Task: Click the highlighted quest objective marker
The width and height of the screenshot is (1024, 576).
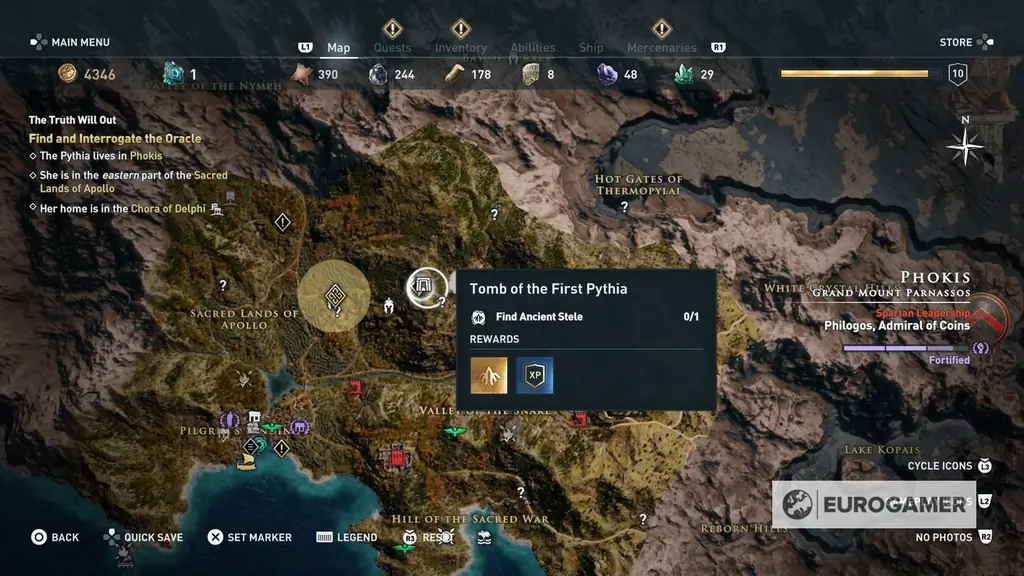Action: (x=334, y=295)
